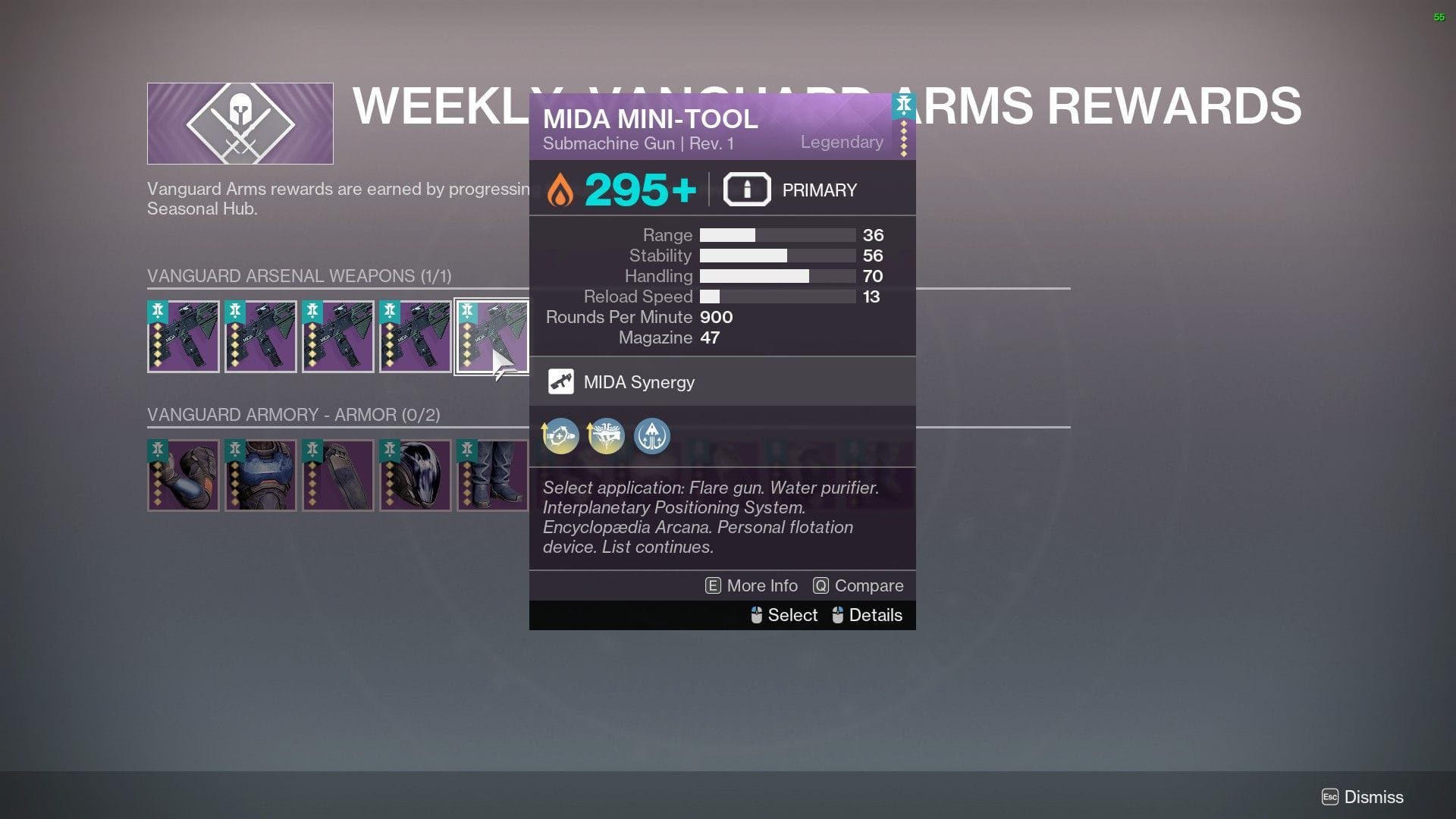
Task: Click the first reload-boost perk icon
Action: coord(560,436)
